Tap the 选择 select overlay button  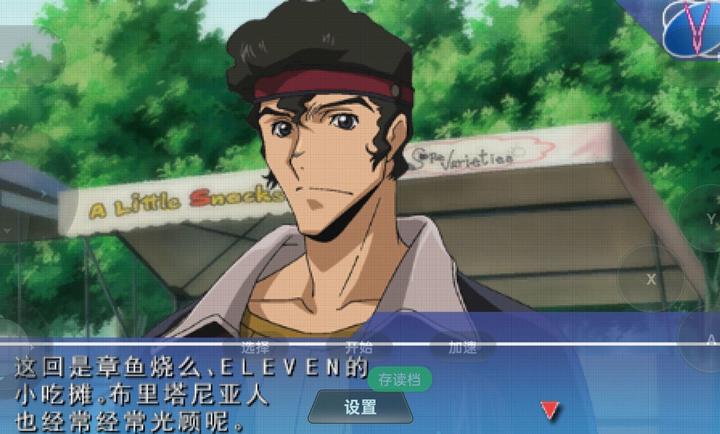(255, 348)
